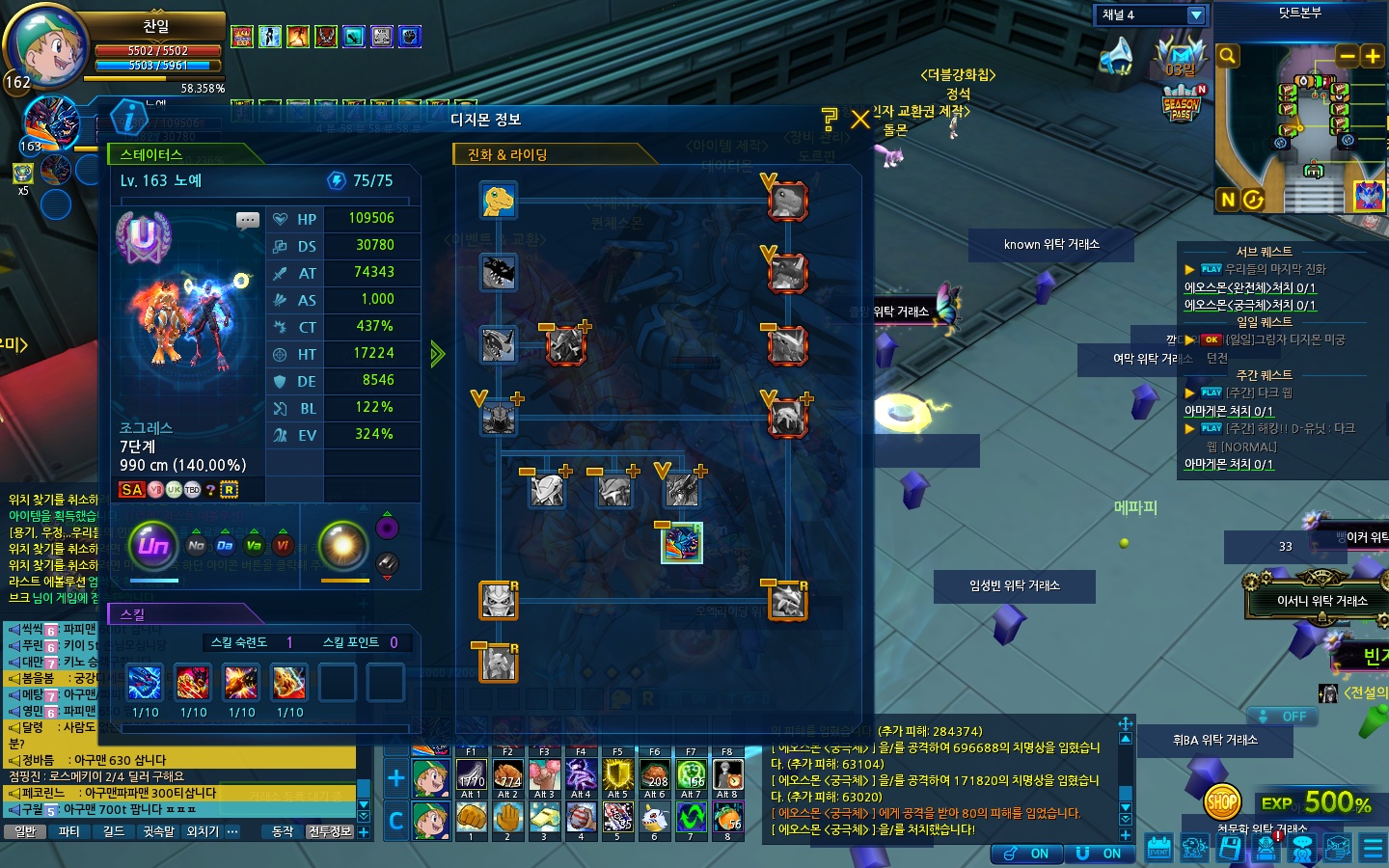Select the 전투정보 combat log tab
Viewport: 1389px width, 868px height.
click(330, 831)
